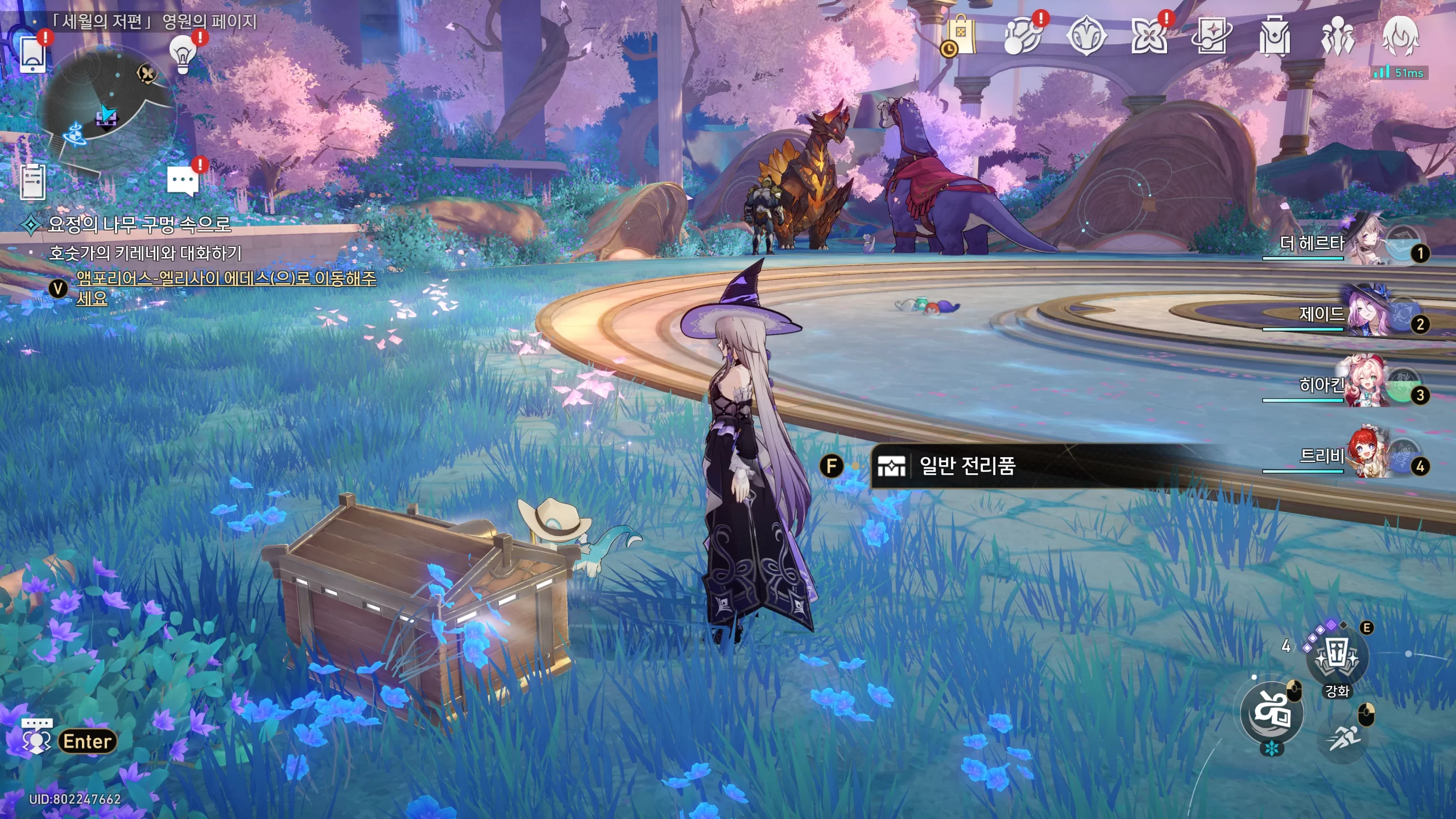Open the star emblem warp icon

(x=1086, y=36)
